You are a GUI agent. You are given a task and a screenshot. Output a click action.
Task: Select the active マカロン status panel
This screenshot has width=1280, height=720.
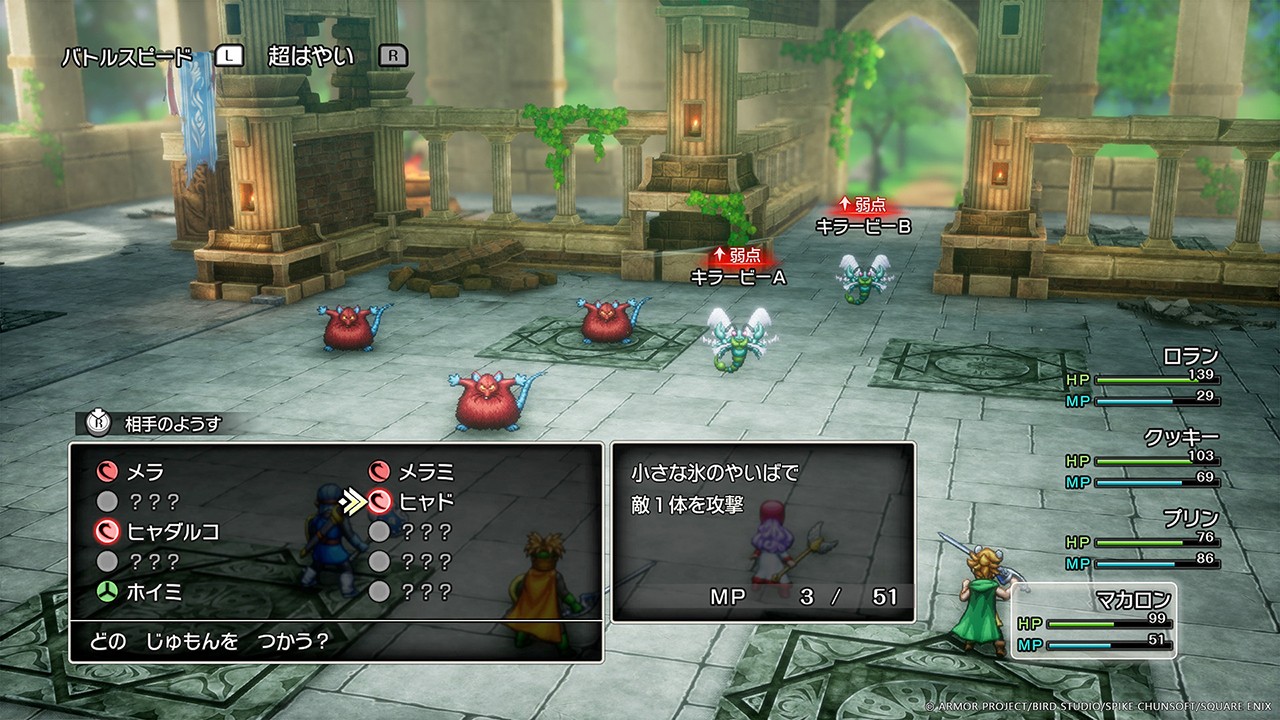tap(1094, 621)
